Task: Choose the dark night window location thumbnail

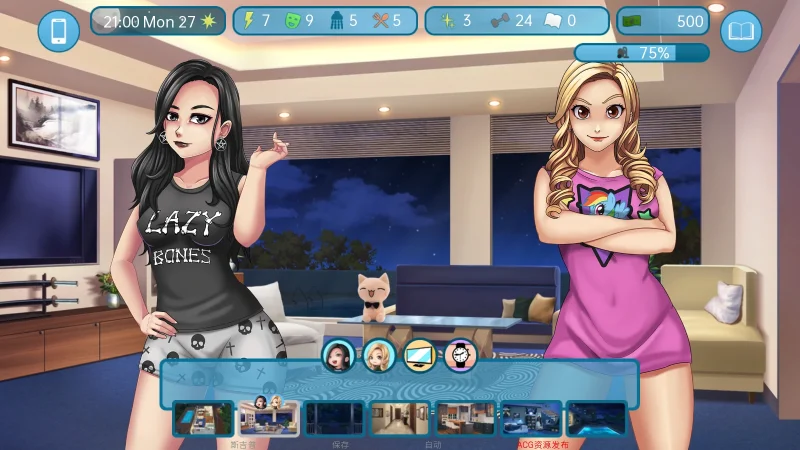Action: [x=334, y=418]
